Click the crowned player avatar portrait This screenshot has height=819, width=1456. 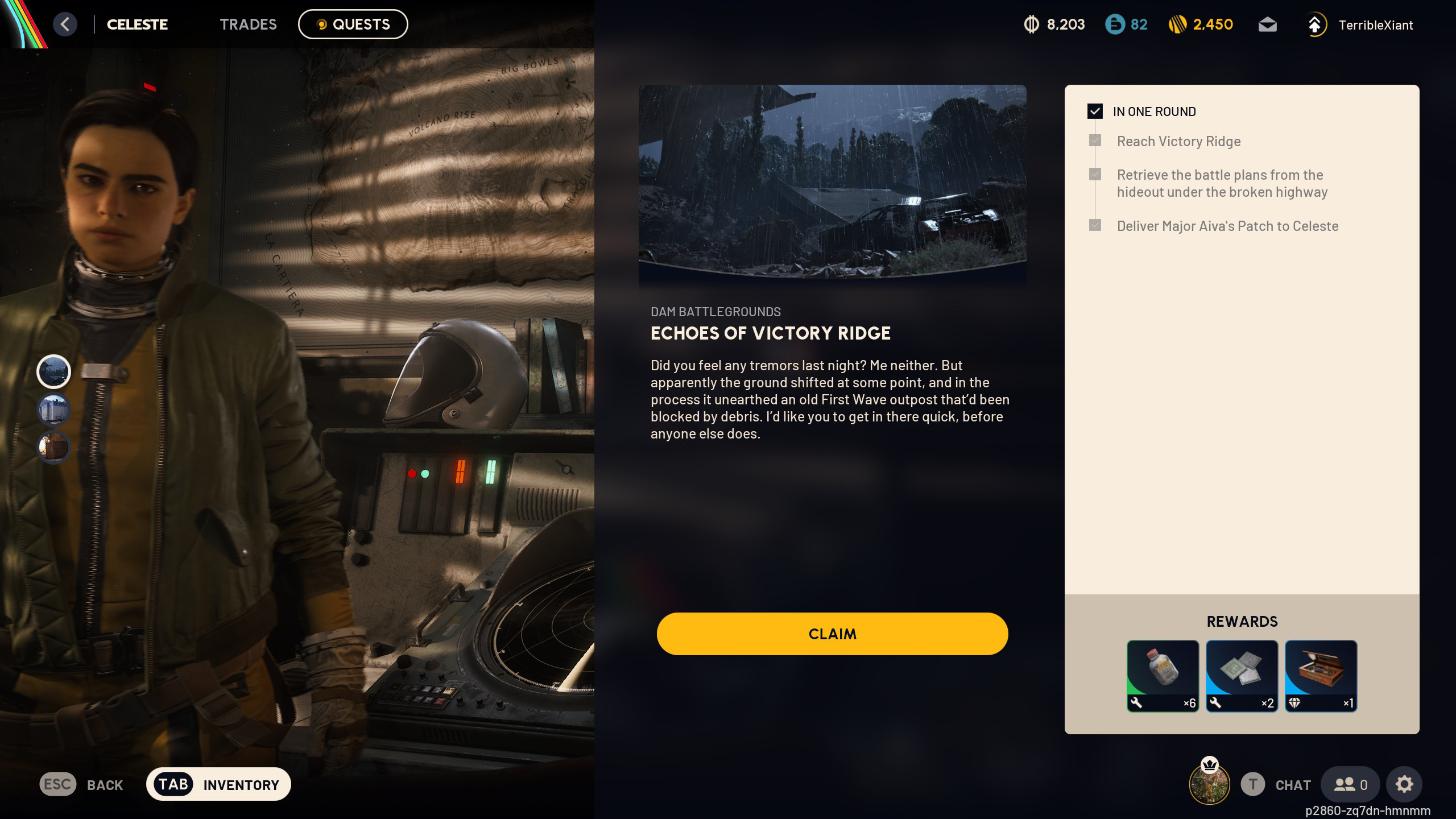1209,783
